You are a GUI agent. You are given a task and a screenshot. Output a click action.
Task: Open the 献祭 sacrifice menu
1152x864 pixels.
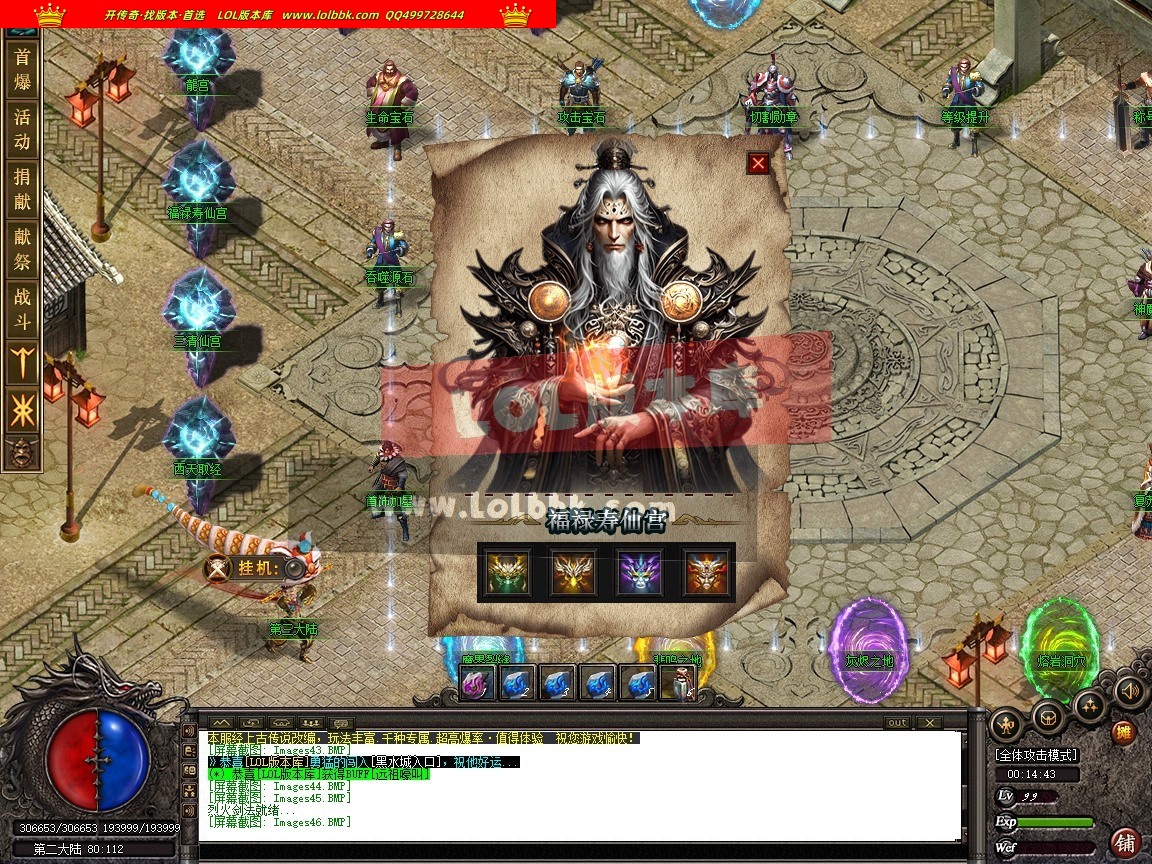[22, 250]
